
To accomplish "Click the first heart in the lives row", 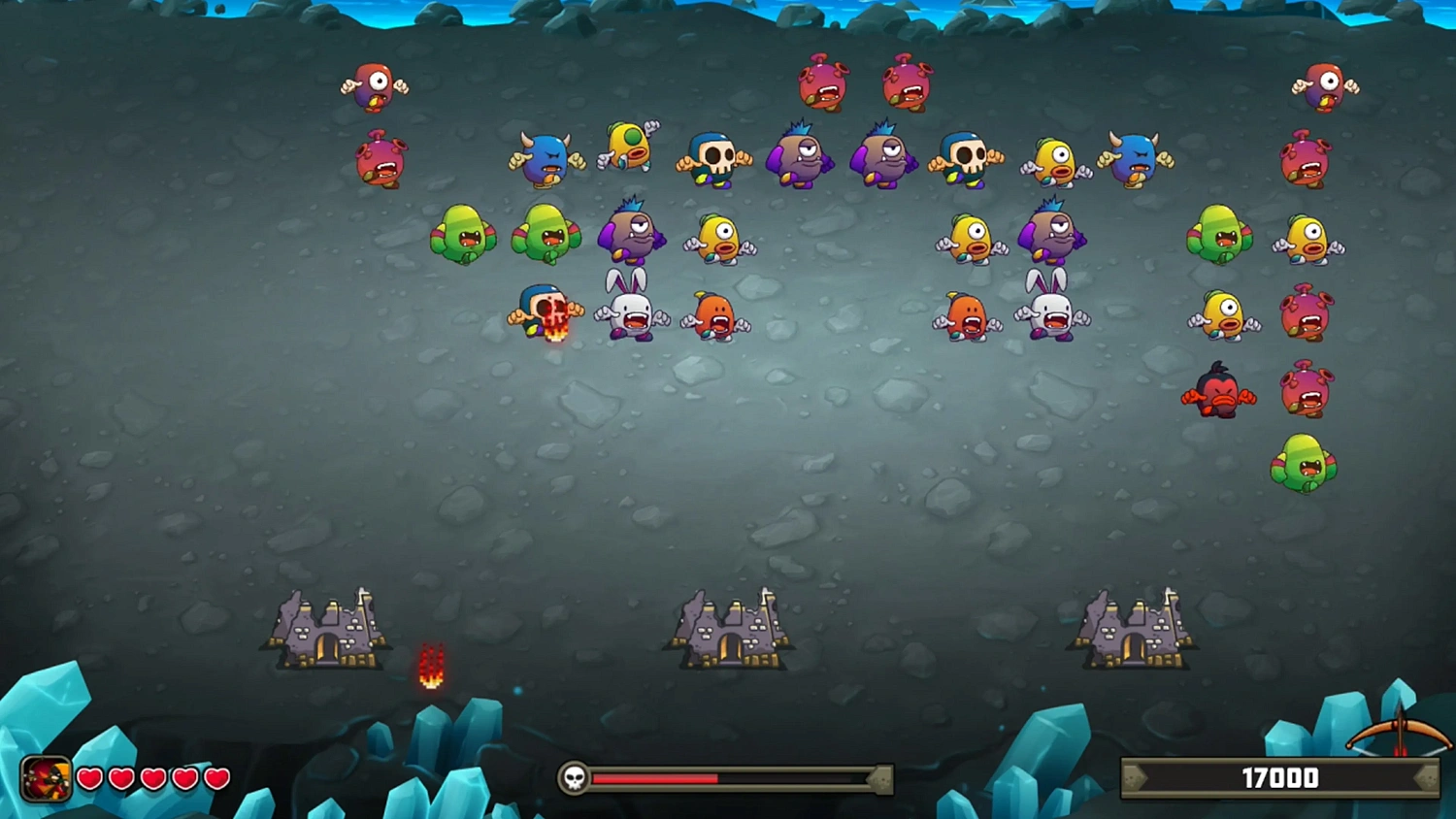I will coord(90,778).
